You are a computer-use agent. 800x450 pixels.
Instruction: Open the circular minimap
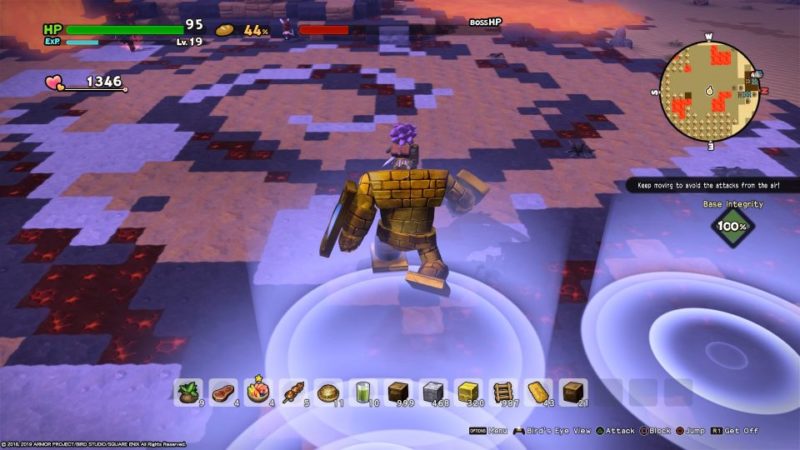point(709,92)
